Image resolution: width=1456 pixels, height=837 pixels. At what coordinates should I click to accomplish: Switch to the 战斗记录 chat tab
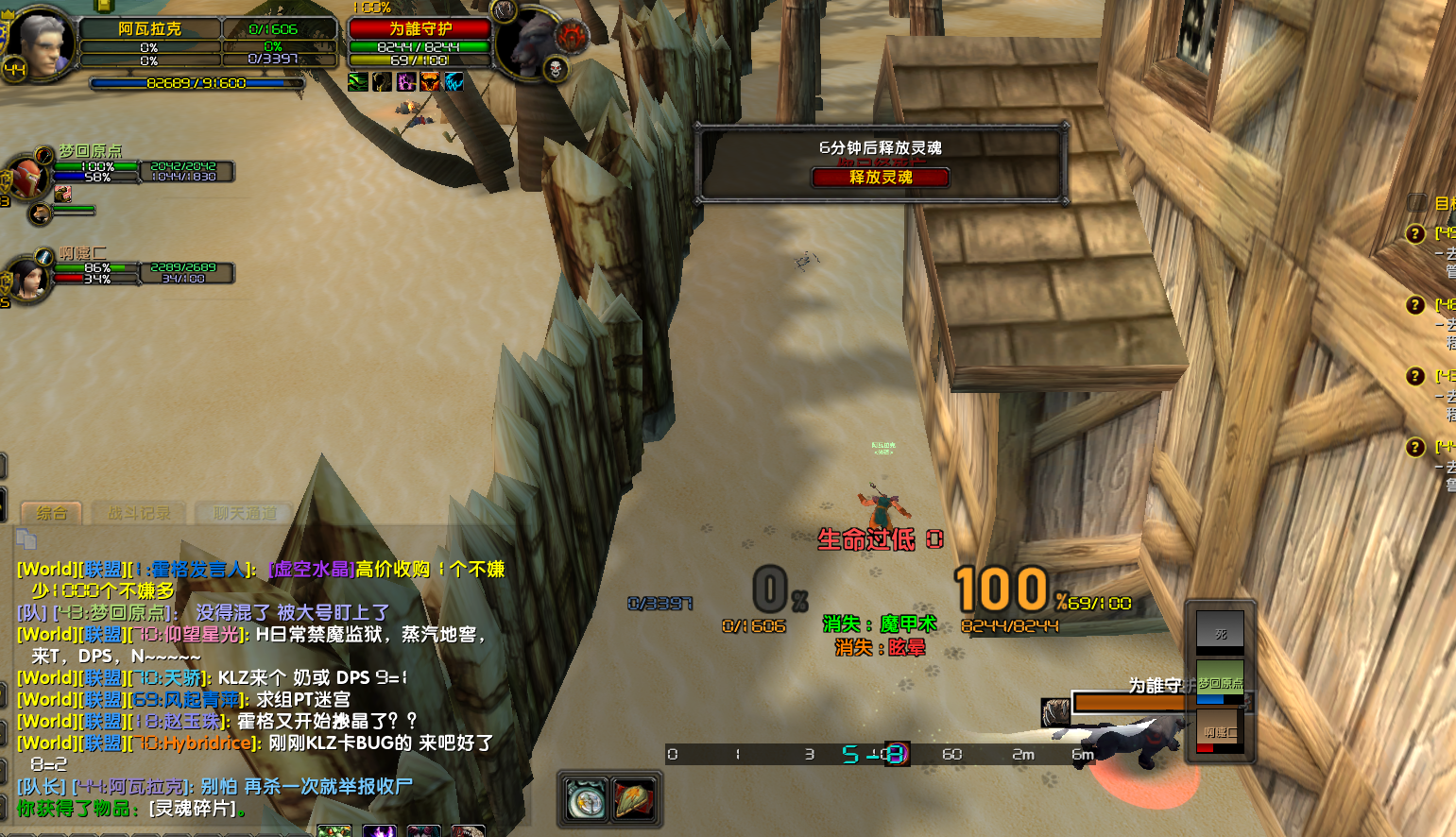click(136, 514)
